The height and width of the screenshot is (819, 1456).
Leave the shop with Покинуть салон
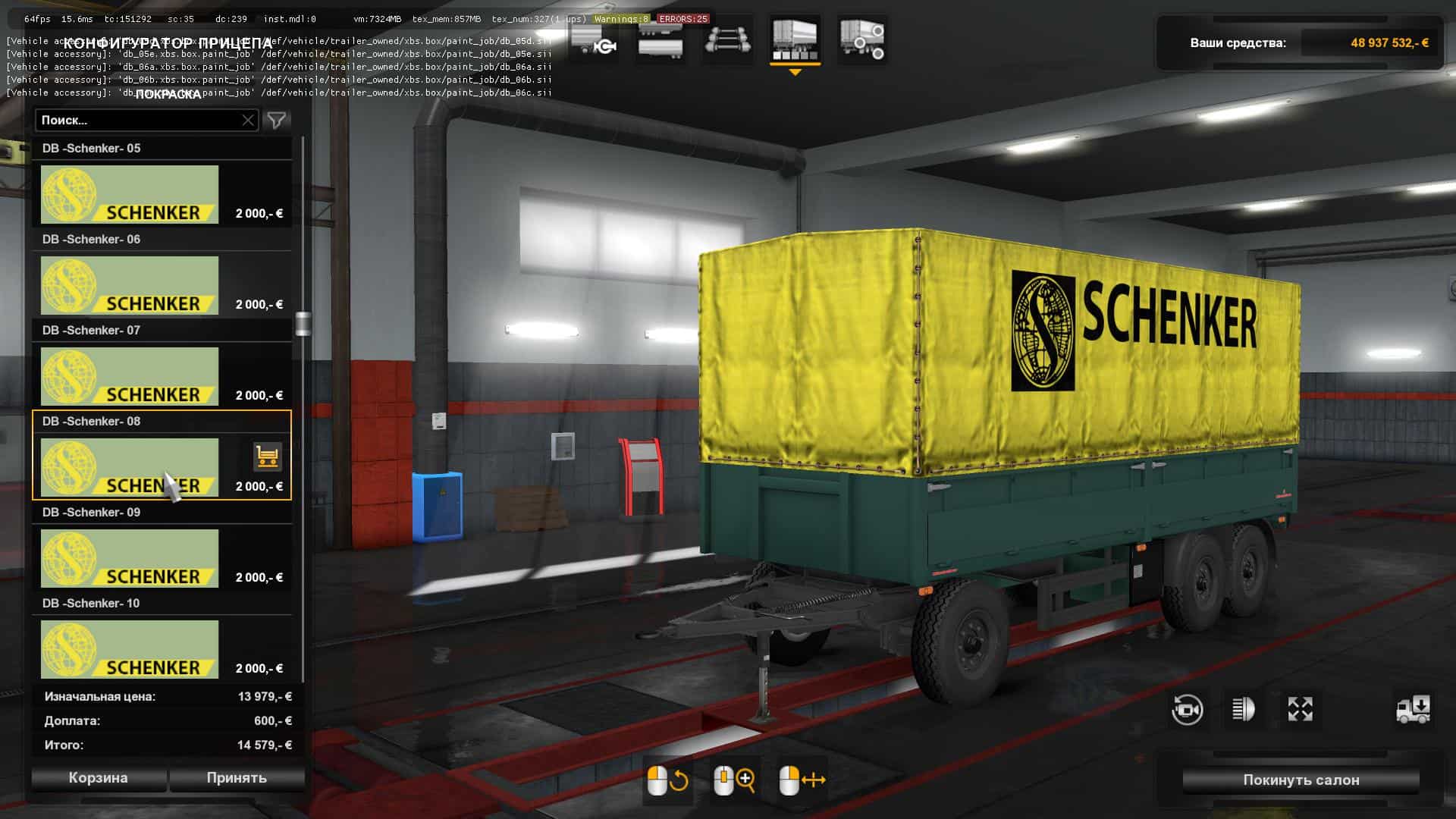click(1301, 780)
